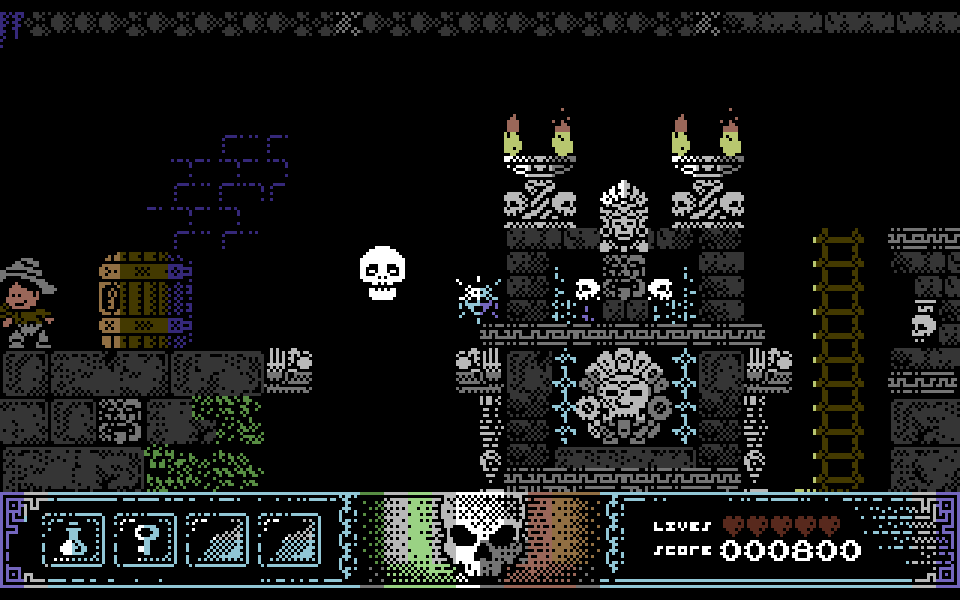Select the potion flask inventory slot
The height and width of the screenshot is (600, 960).
[x=74, y=540]
